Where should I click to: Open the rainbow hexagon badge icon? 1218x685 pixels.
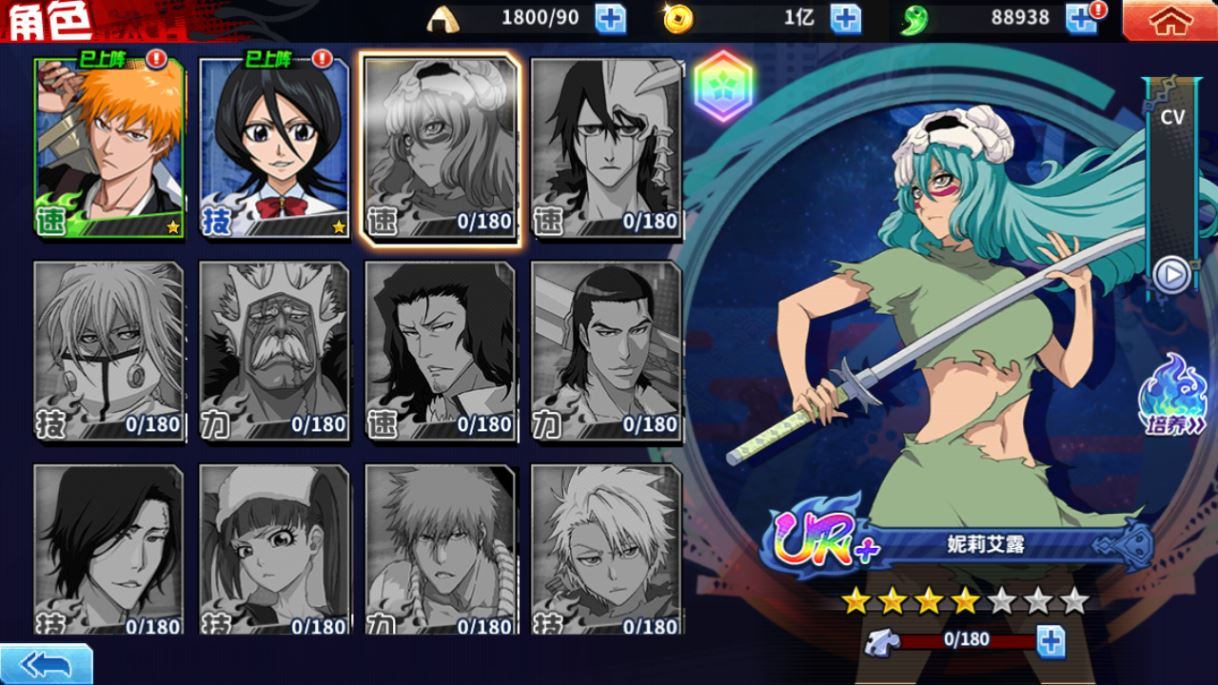(x=723, y=86)
